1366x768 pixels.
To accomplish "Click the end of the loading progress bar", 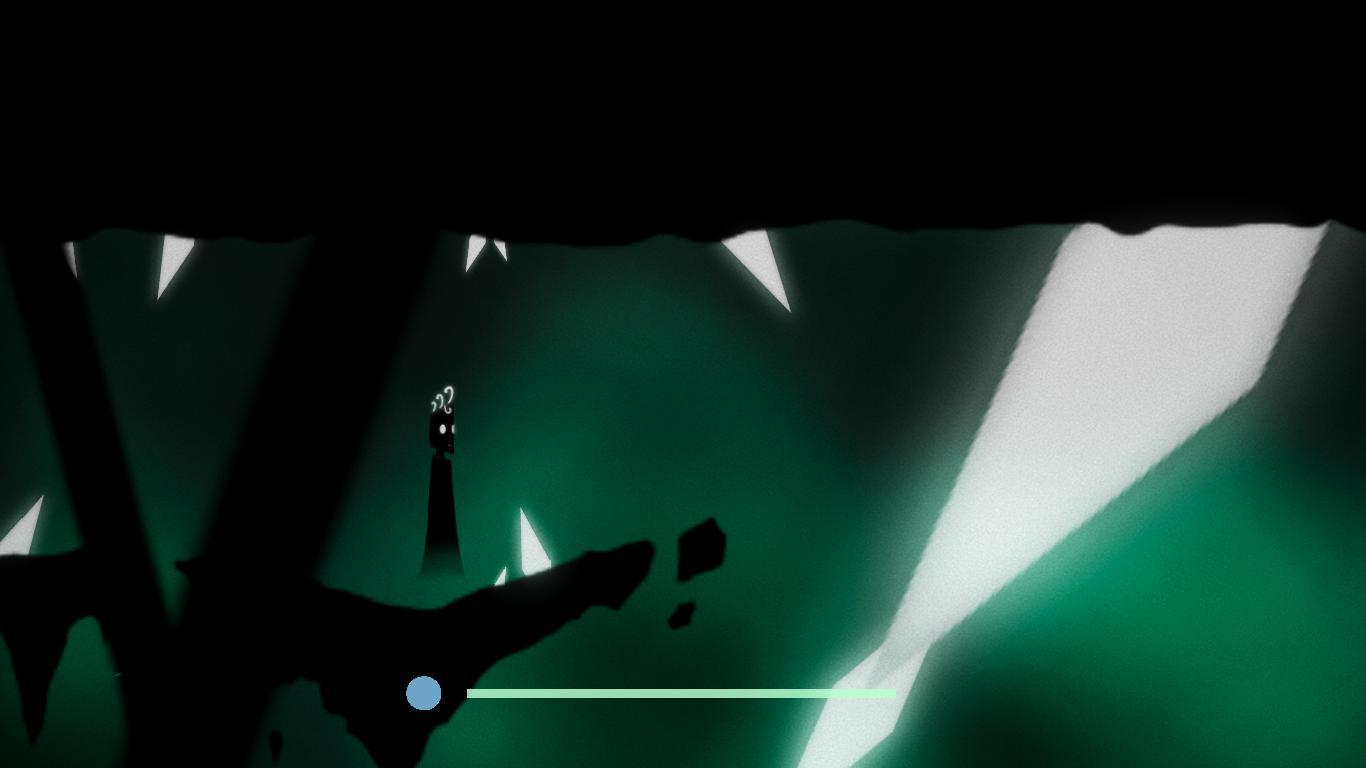I will 893,693.
